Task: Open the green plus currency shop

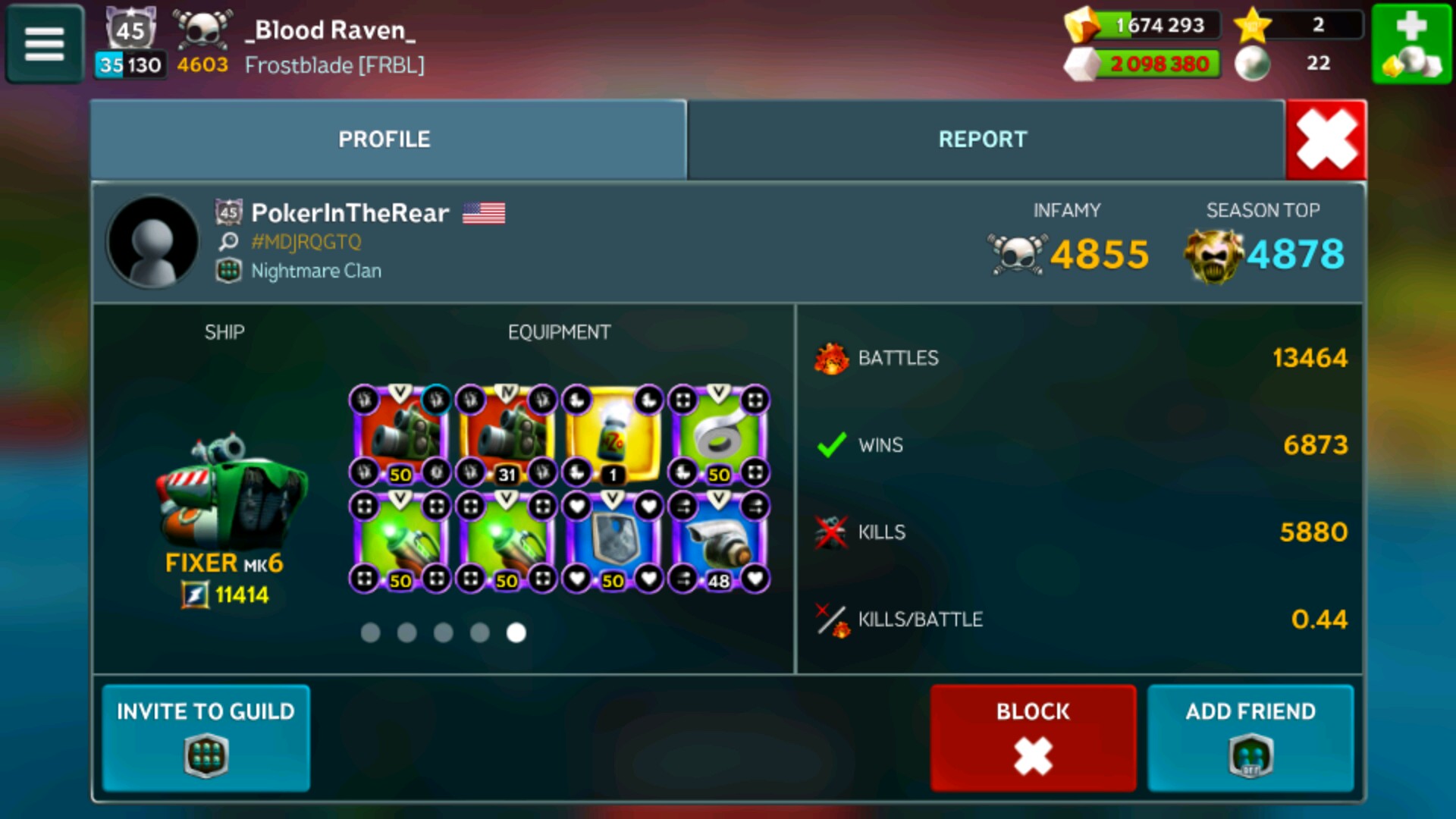Action: (x=1410, y=43)
